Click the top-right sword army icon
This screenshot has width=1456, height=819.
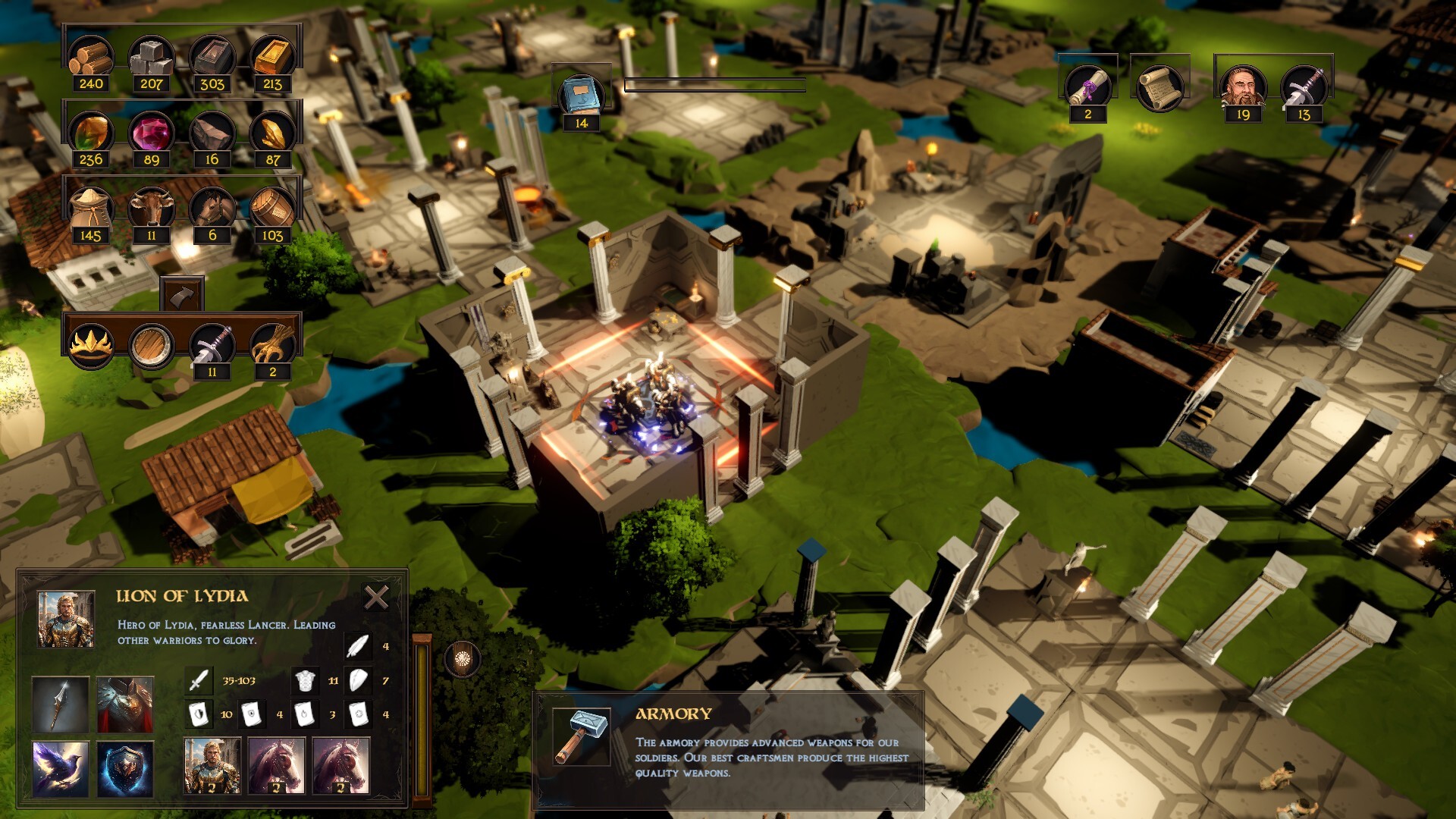1304,86
